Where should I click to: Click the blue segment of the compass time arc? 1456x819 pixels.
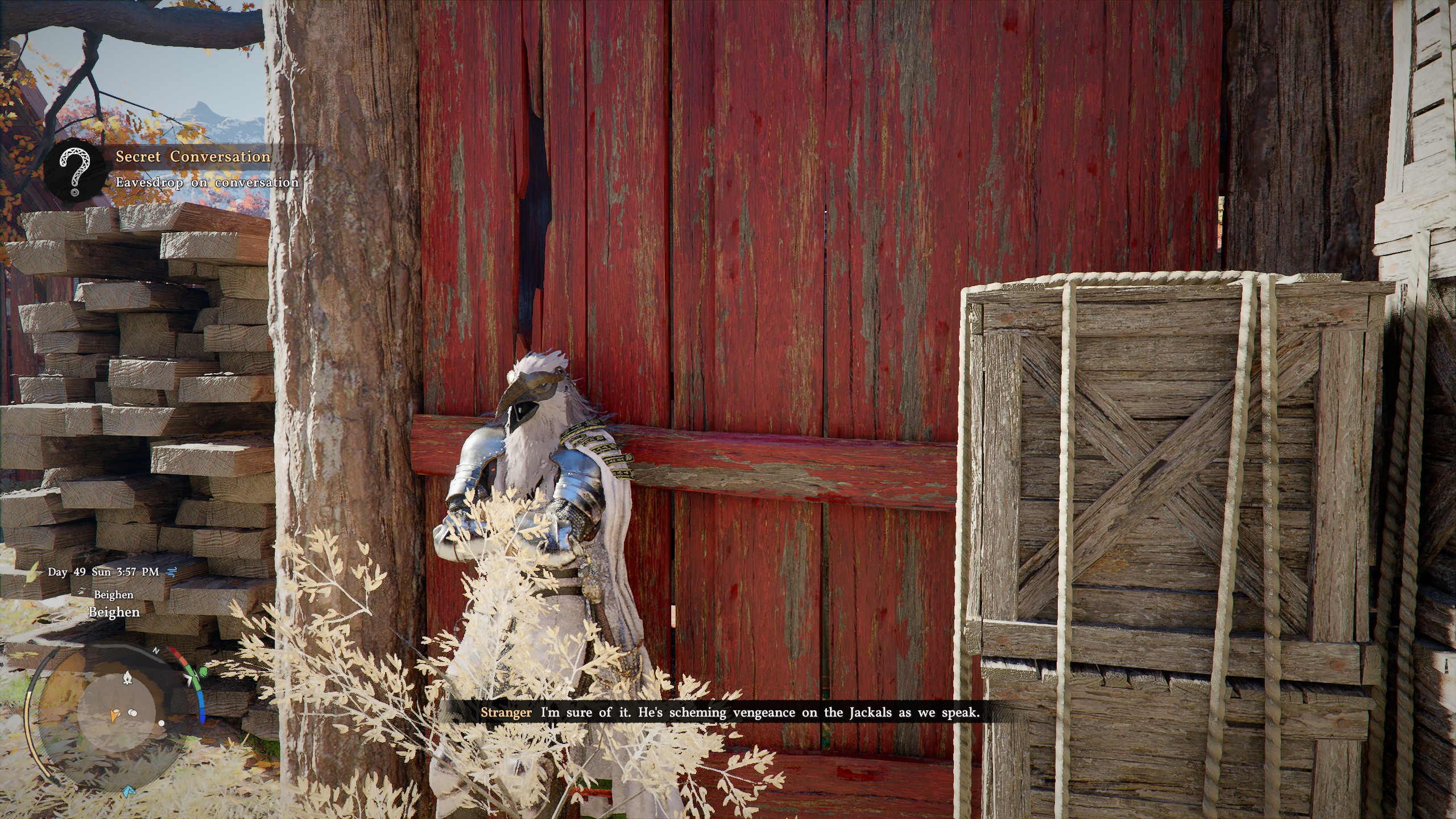click(x=201, y=706)
